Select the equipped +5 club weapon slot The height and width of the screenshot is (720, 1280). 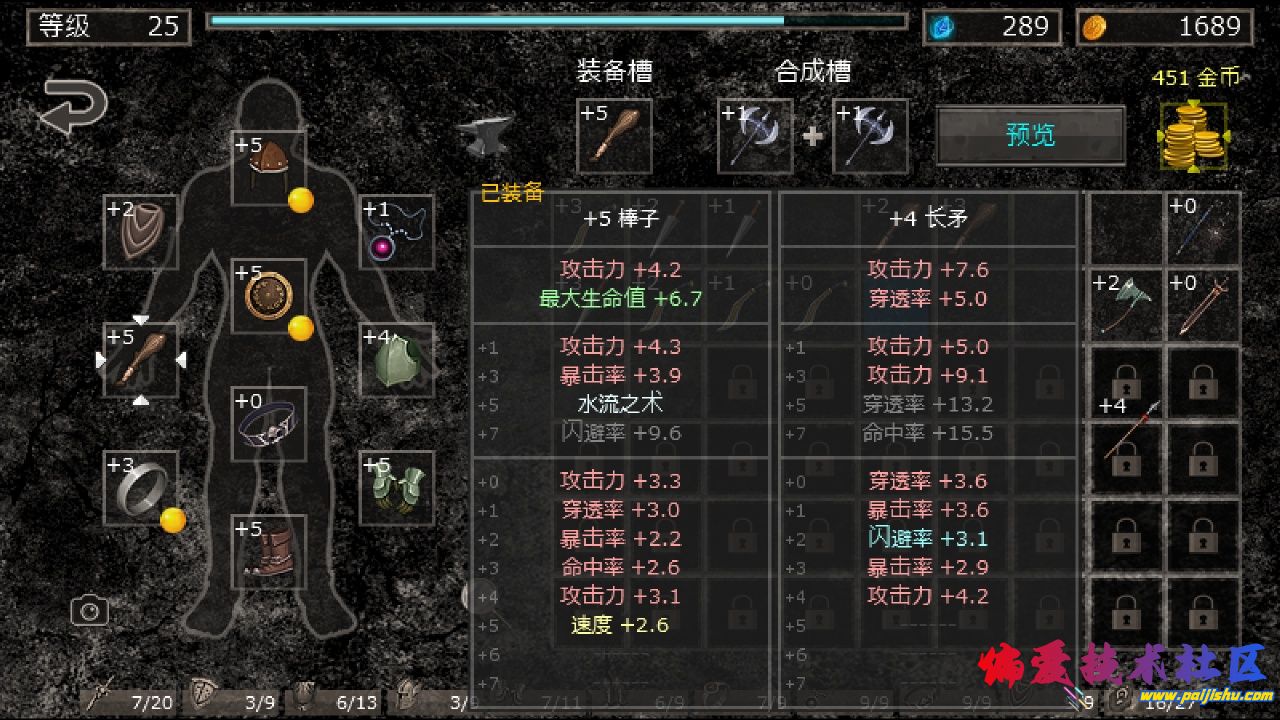click(141, 360)
